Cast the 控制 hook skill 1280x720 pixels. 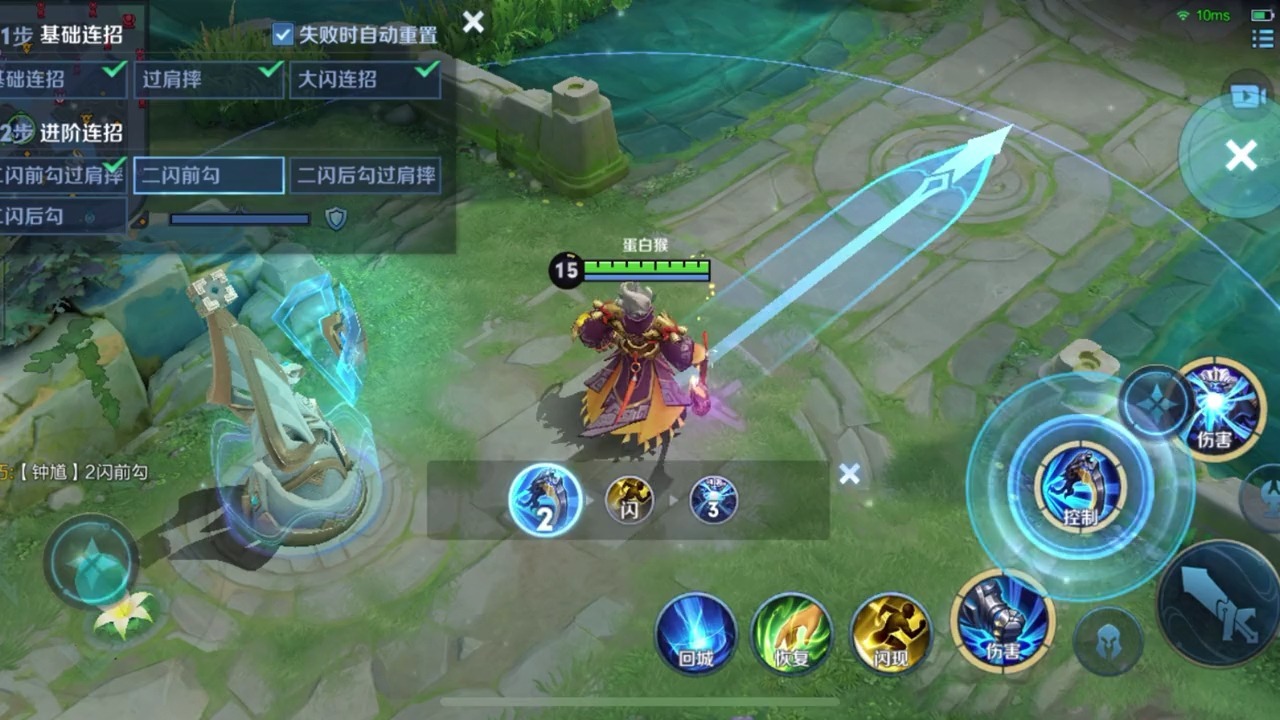[x=1080, y=487]
